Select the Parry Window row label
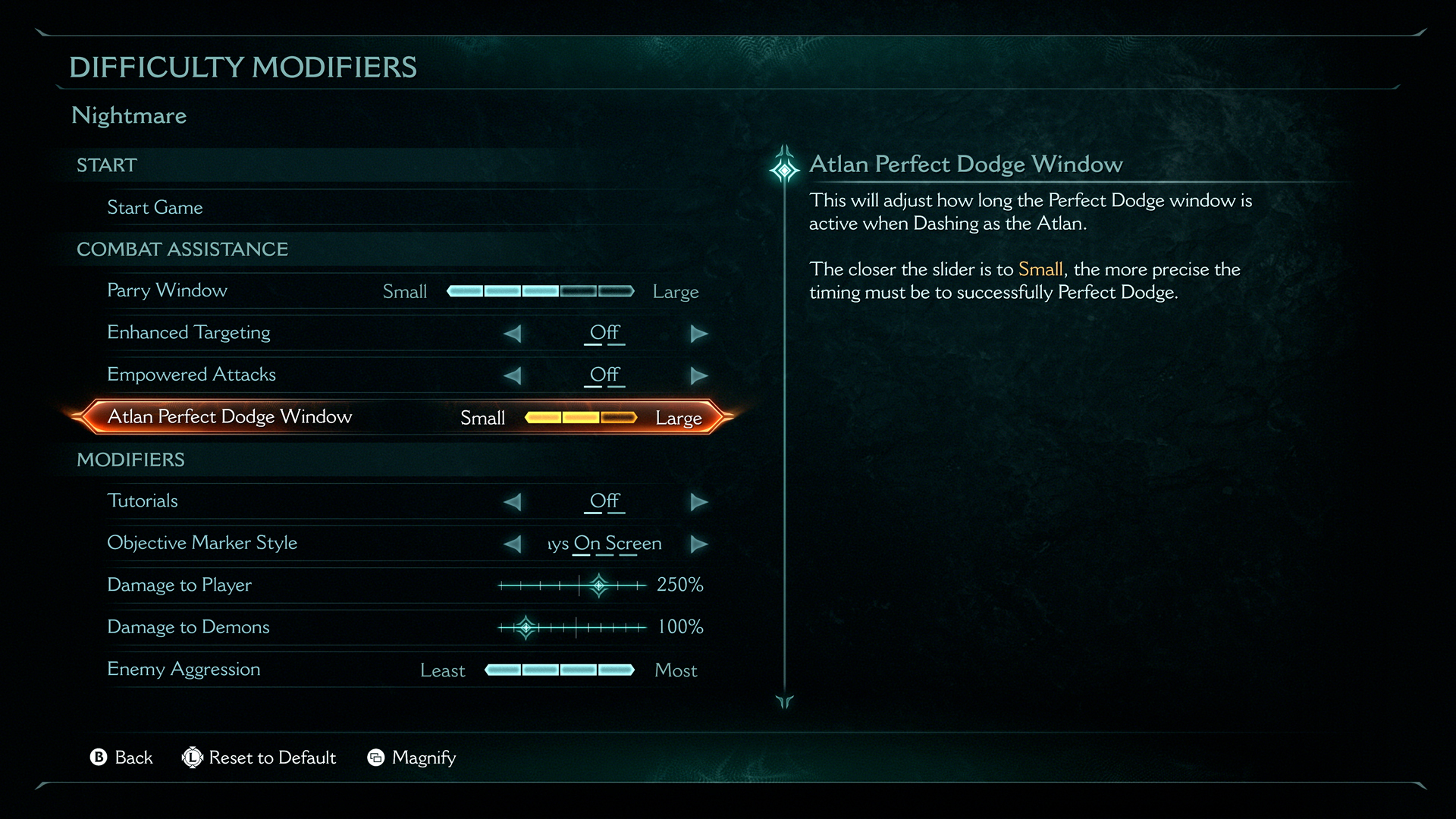 [167, 290]
